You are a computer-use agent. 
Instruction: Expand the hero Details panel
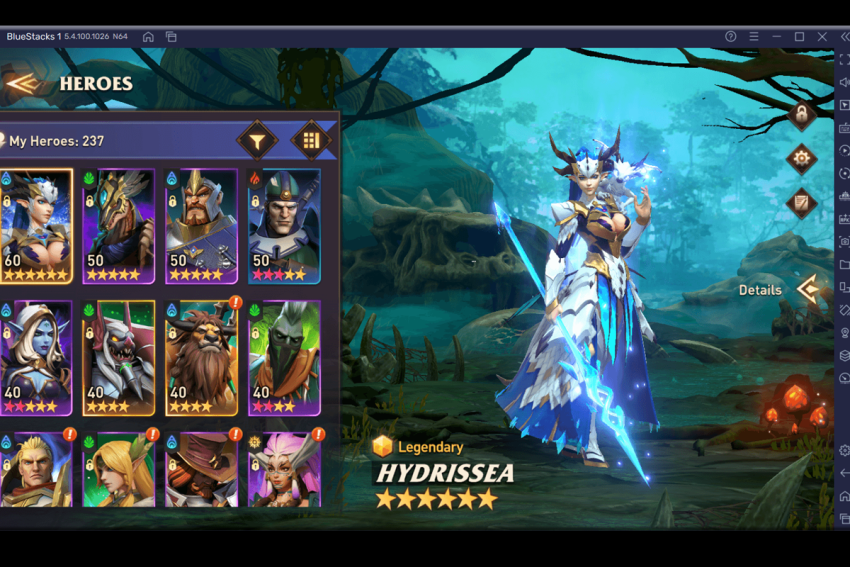pyautogui.click(x=806, y=290)
